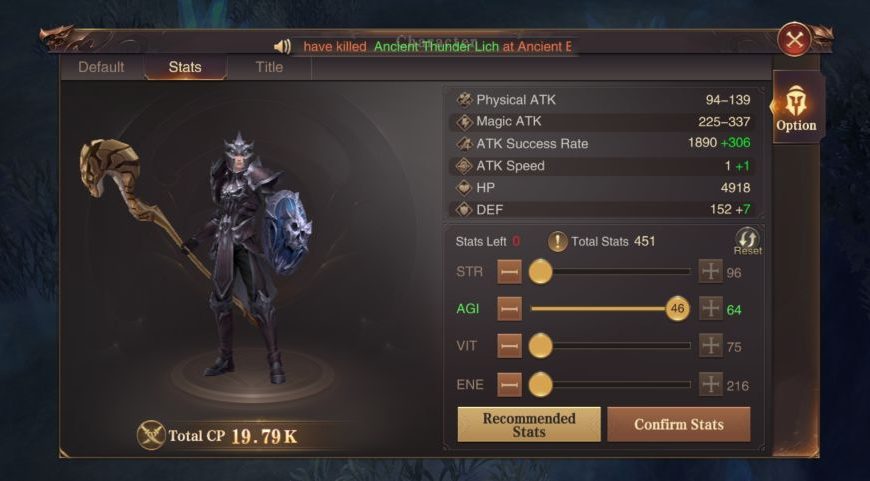870x481 pixels.
Task: Increase AGI with the plus button
Action: [x=710, y=309]
